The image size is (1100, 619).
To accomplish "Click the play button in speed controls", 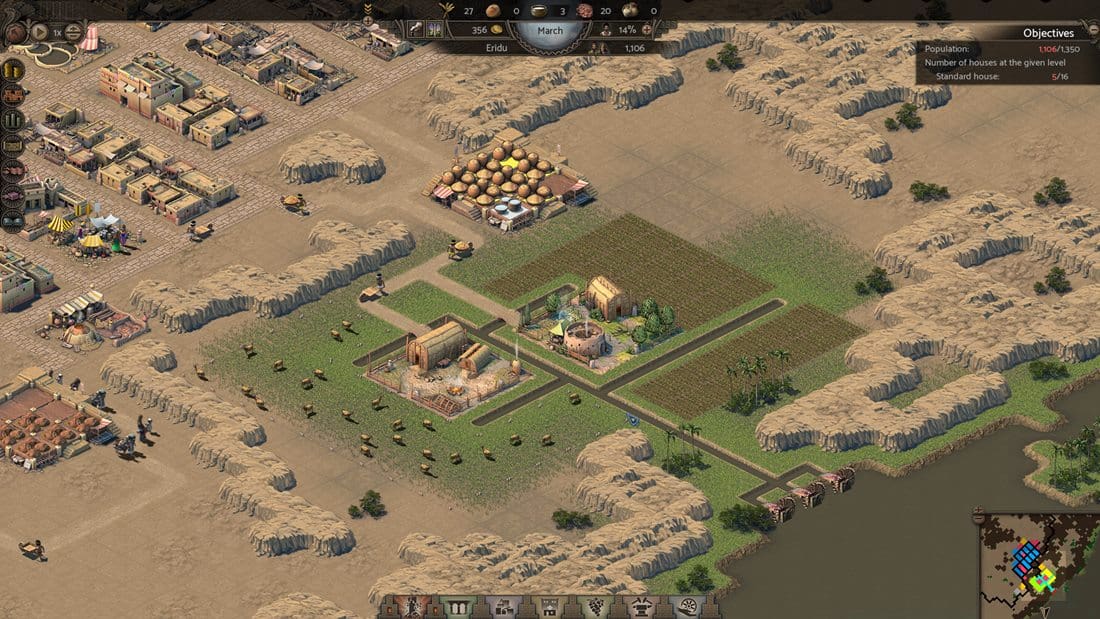I will (x=41, y=32).
